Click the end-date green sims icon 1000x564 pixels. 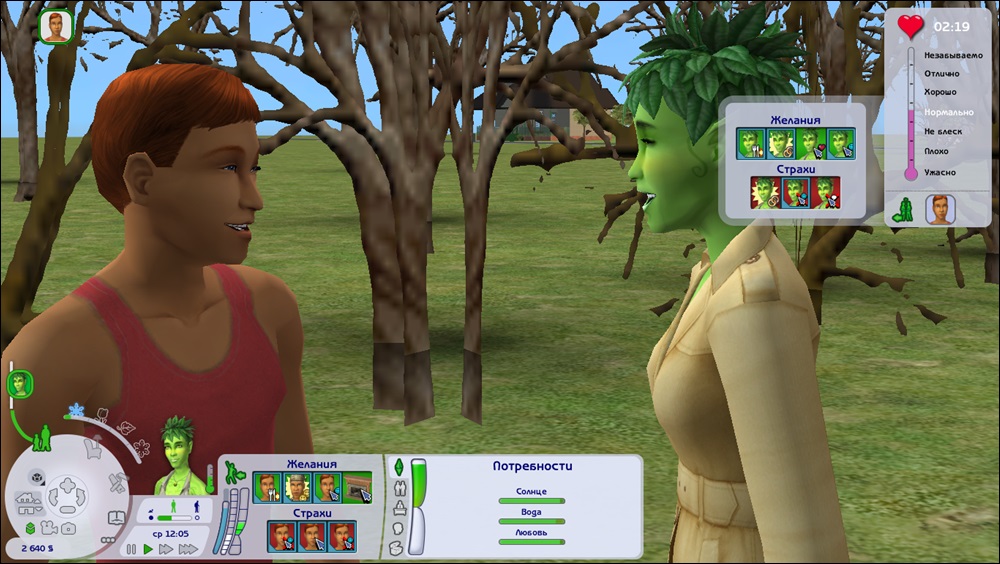pos(904,209)
